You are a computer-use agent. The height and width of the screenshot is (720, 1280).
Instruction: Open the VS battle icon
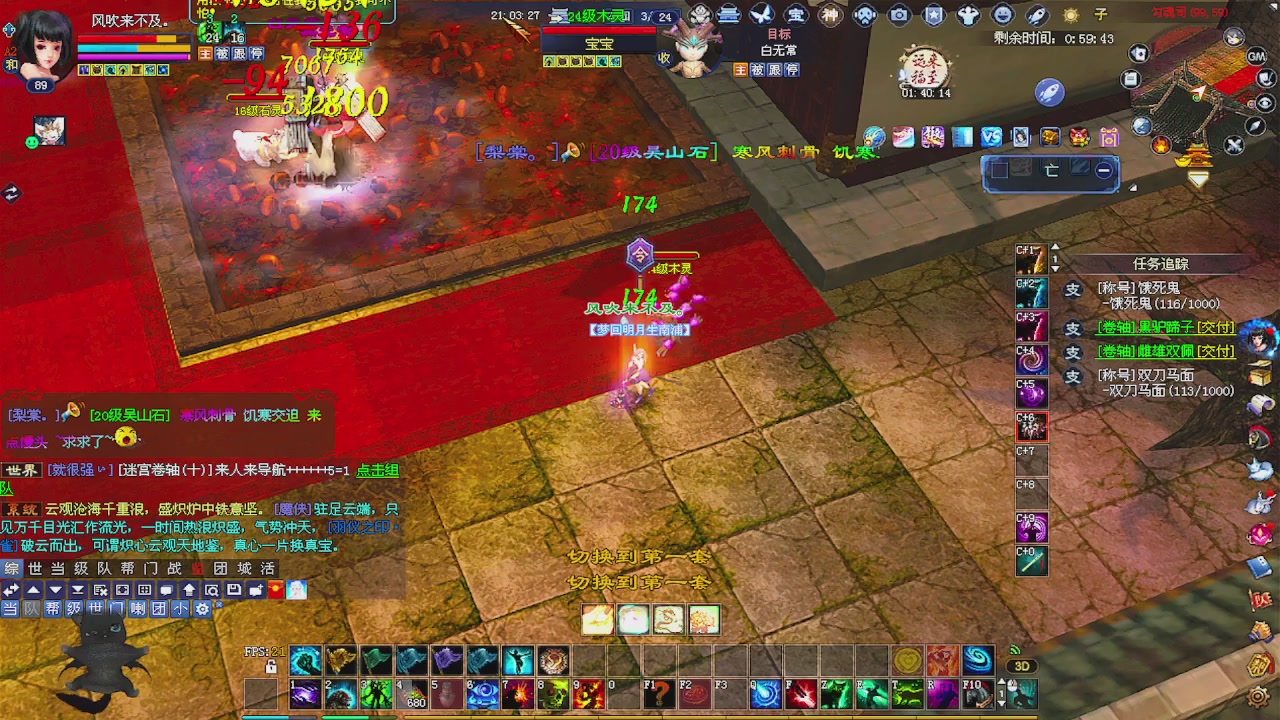pyautogui.click(x=991, y=137)
